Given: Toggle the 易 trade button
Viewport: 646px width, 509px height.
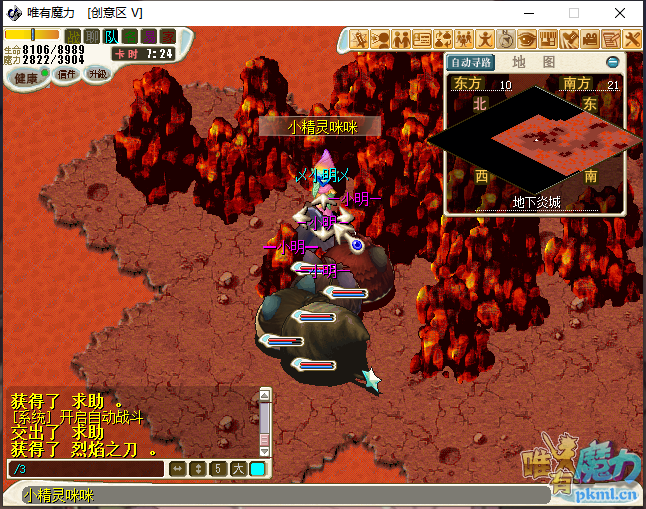Looking at the screenshot, I should point(149,37).
